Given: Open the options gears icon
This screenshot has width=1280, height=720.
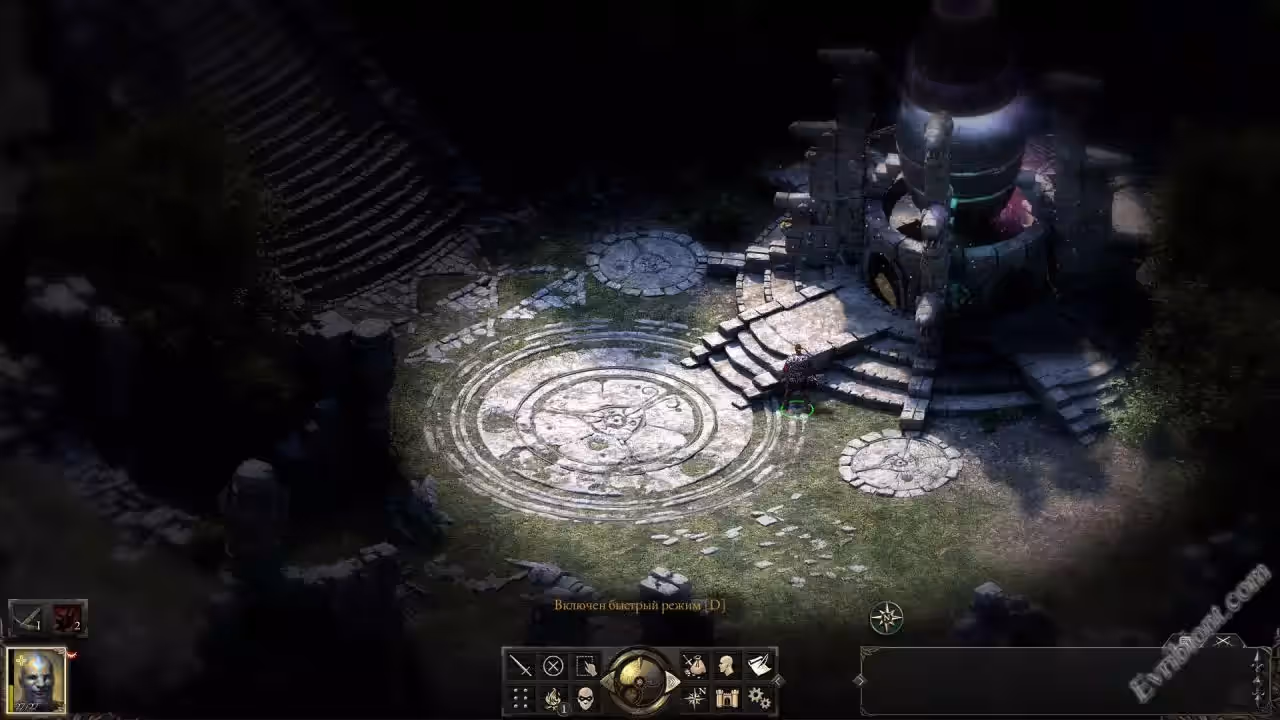Looking at the screenshot, I should coord(759,698).
